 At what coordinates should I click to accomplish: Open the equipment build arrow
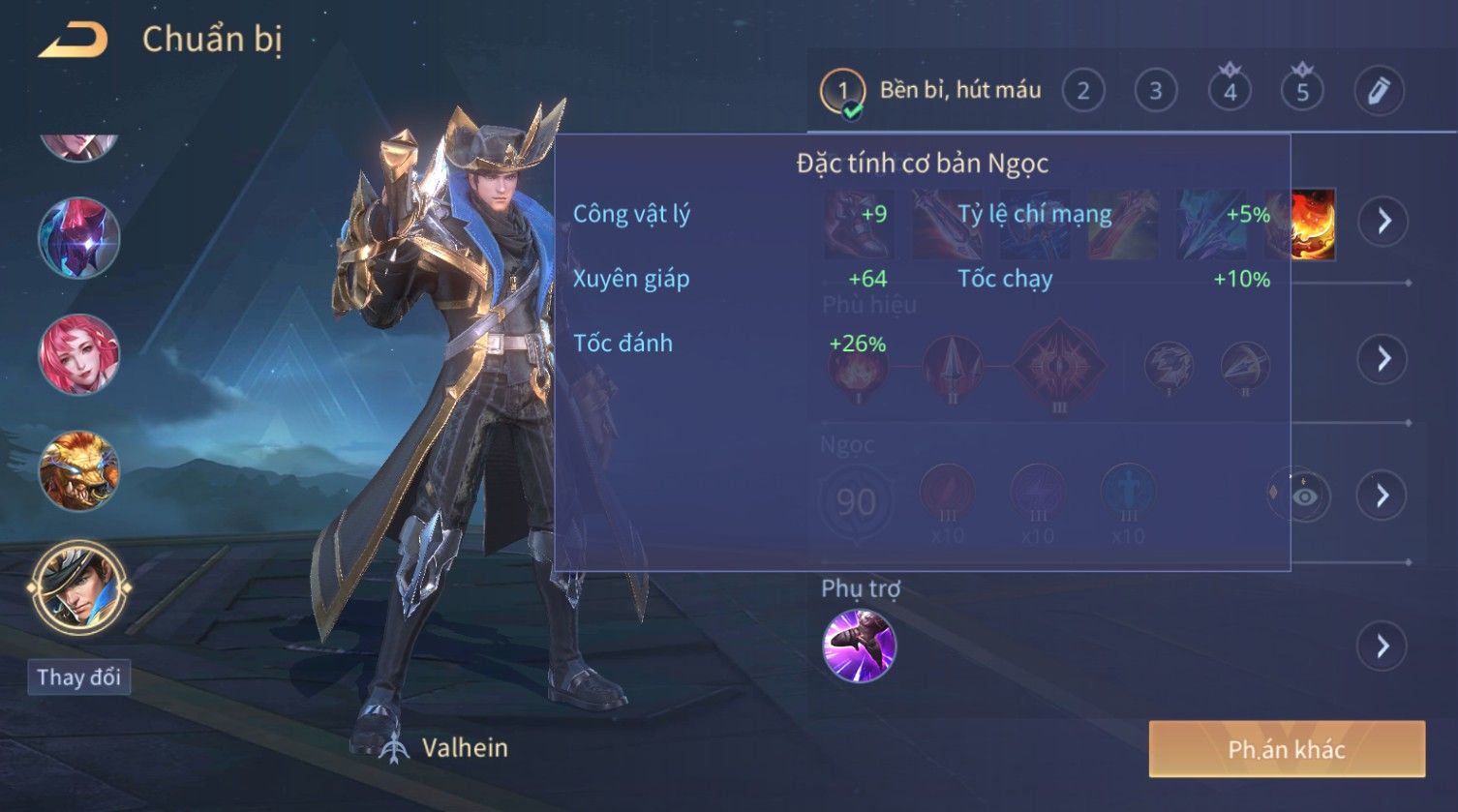[x=1382, y=221]
